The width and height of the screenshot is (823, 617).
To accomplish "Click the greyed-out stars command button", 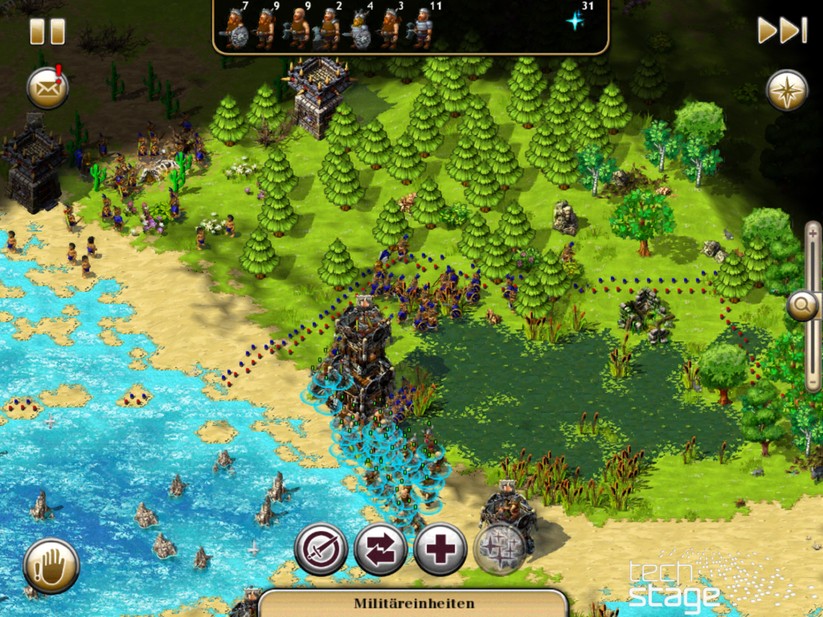I will pos(499,549).
